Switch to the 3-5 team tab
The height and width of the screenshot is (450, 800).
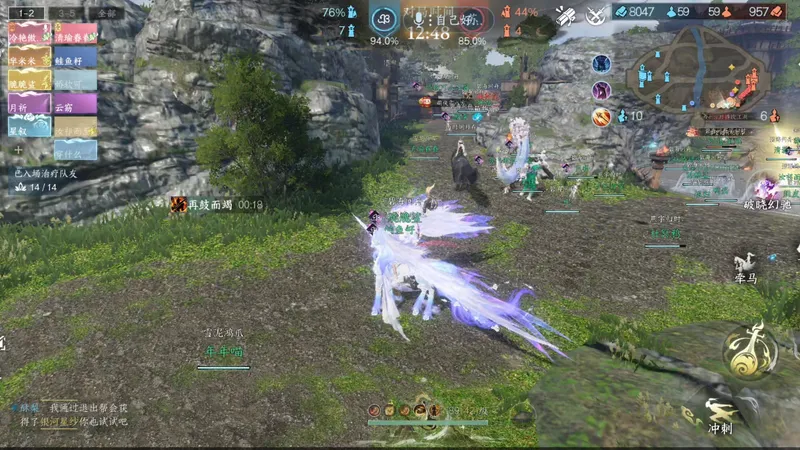[x=67, y=13]
